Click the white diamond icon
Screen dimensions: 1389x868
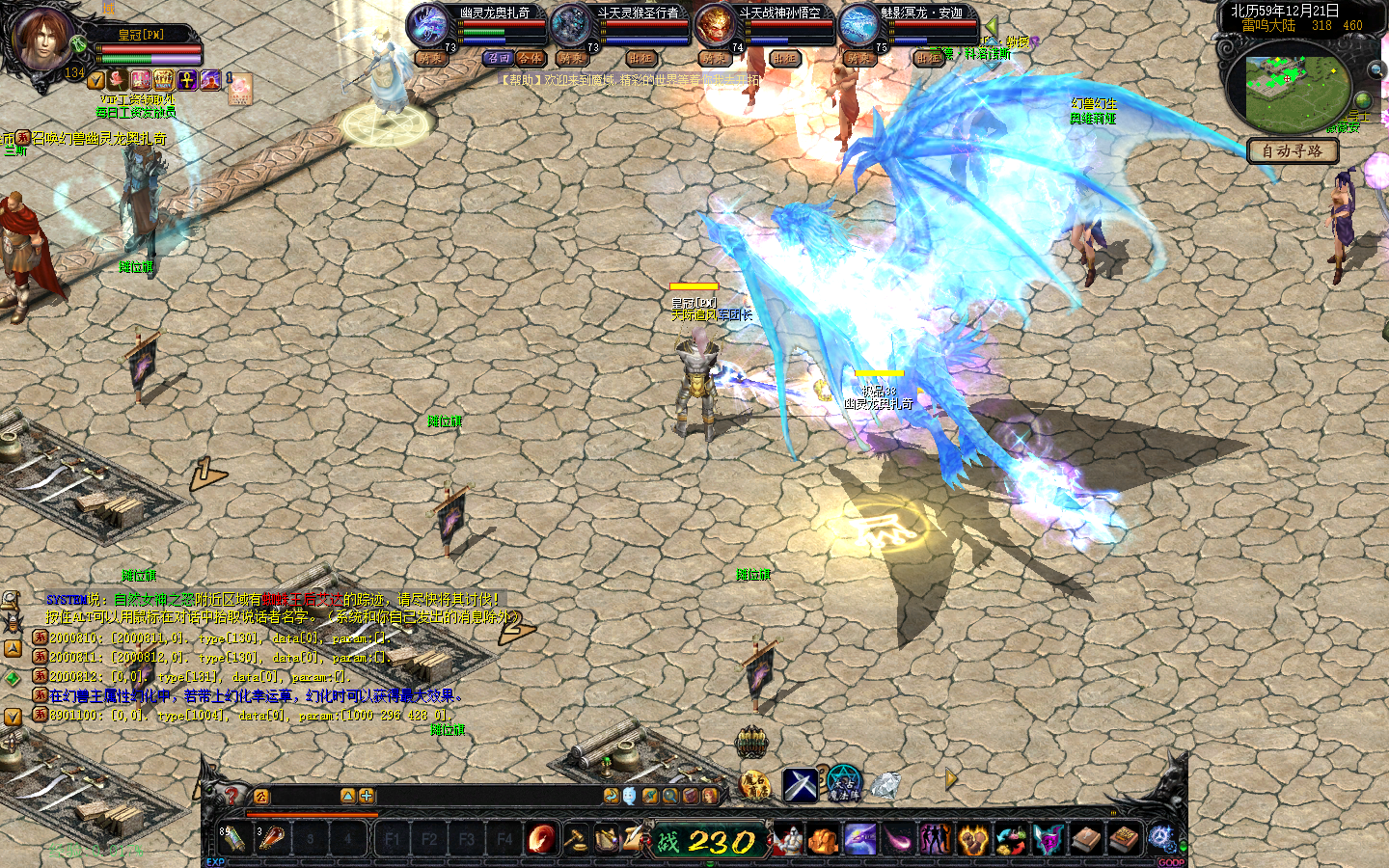tap(885, 784)
